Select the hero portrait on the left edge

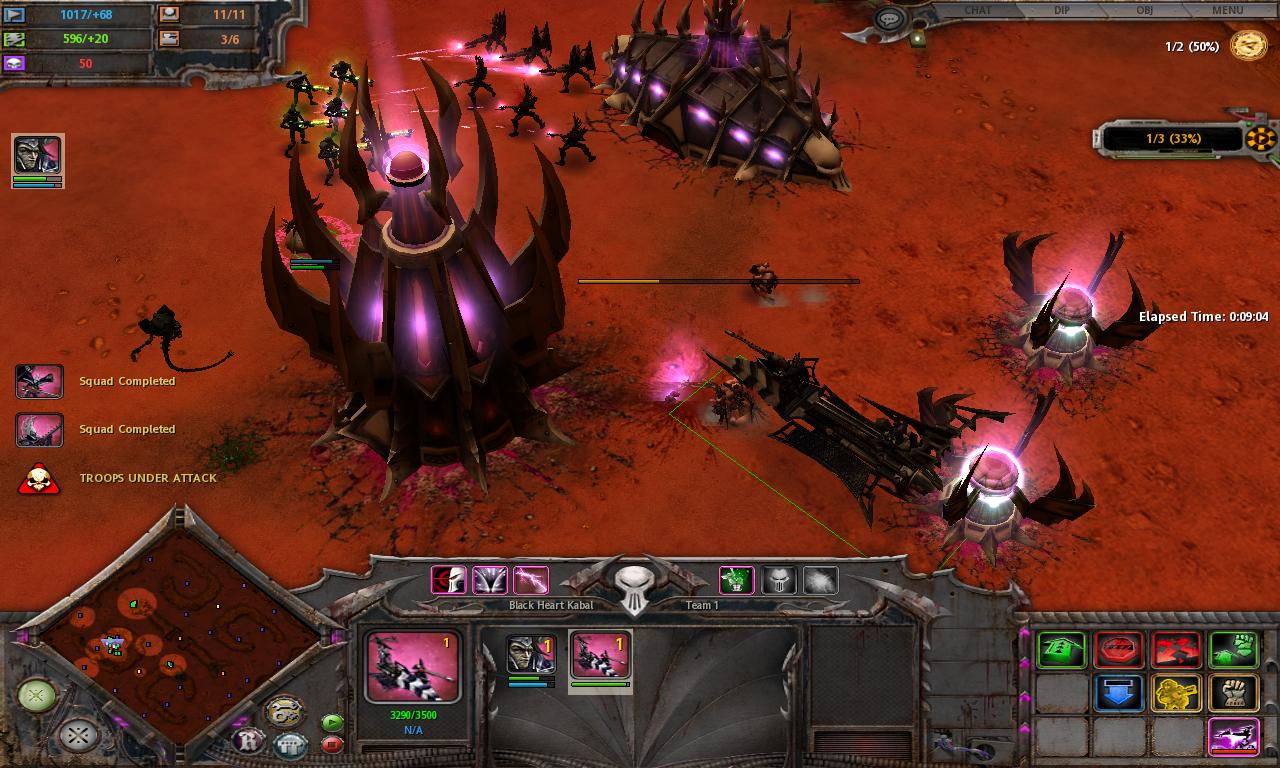click(38, 155)
